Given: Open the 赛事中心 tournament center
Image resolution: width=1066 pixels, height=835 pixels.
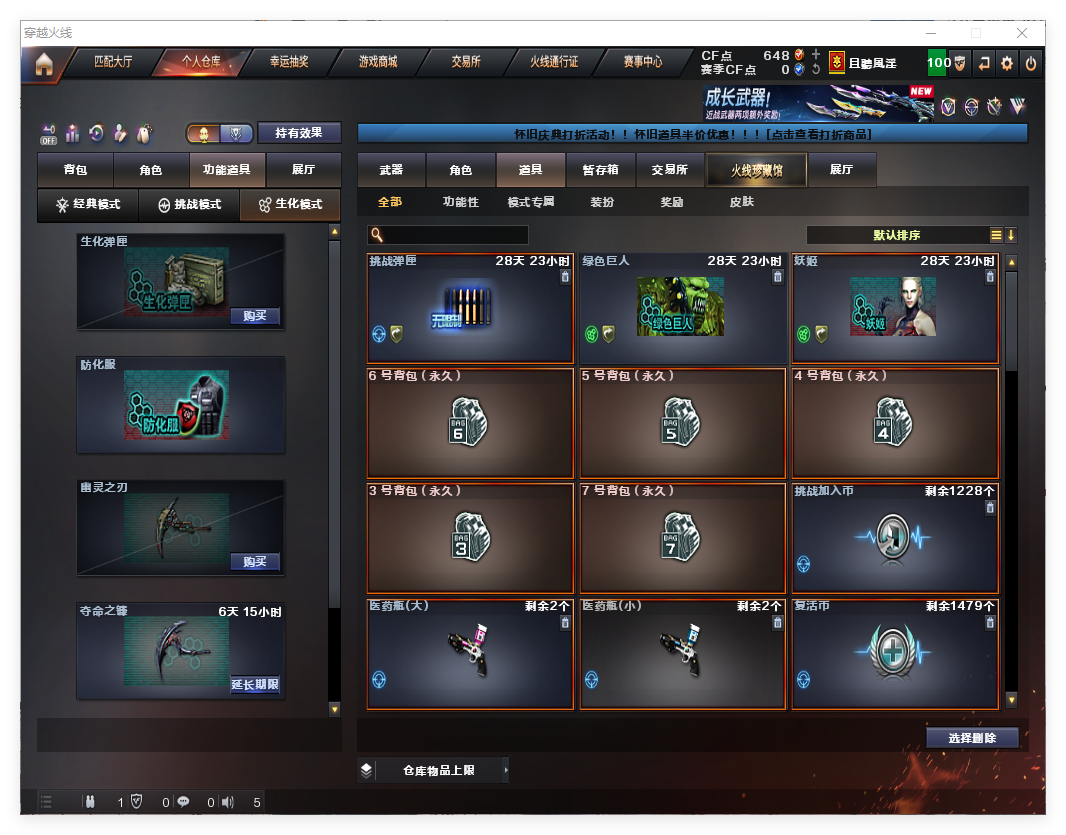Looking at the screenshot, I should coord(642,62).
